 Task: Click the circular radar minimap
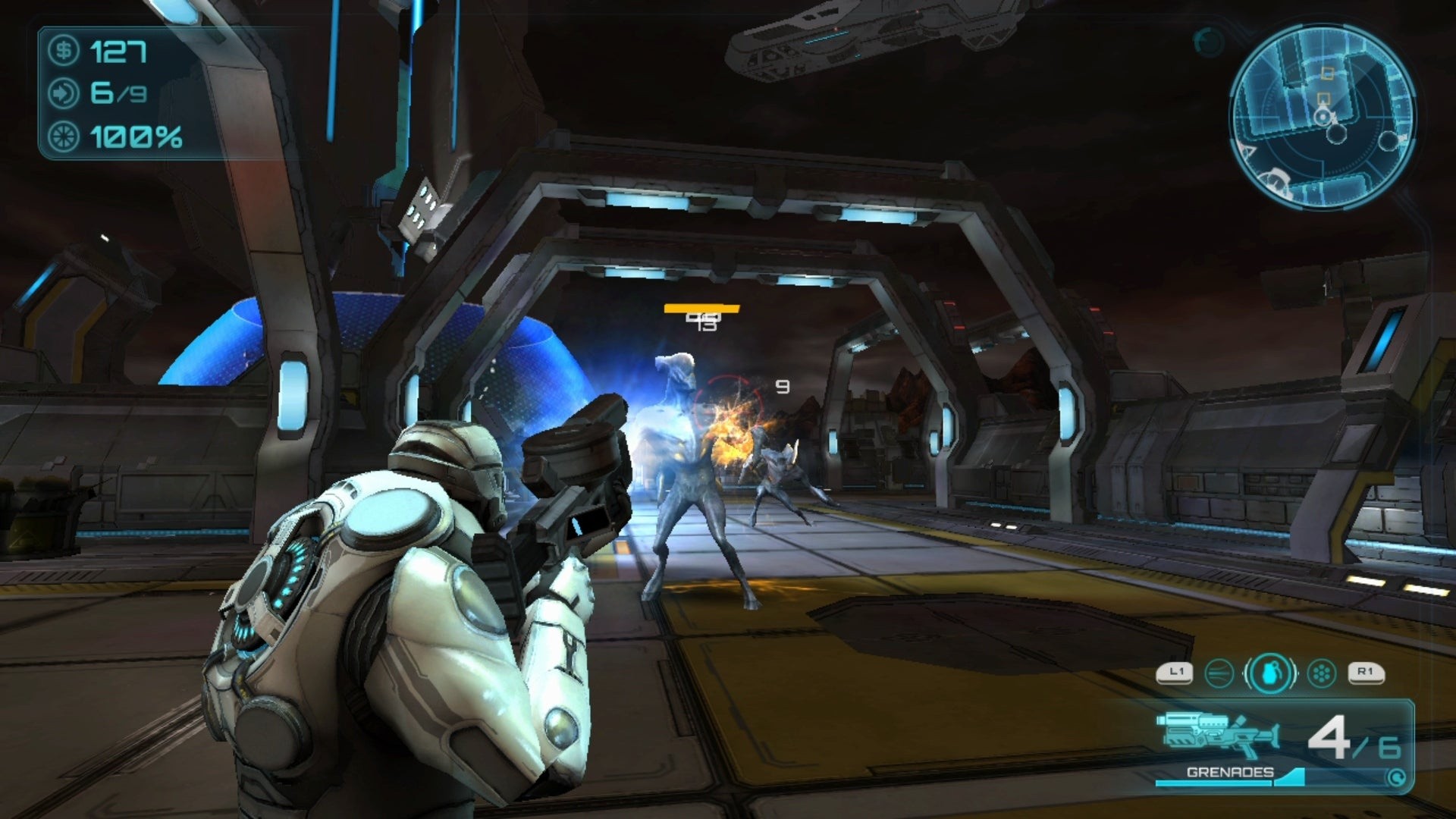coord(1322,116)
